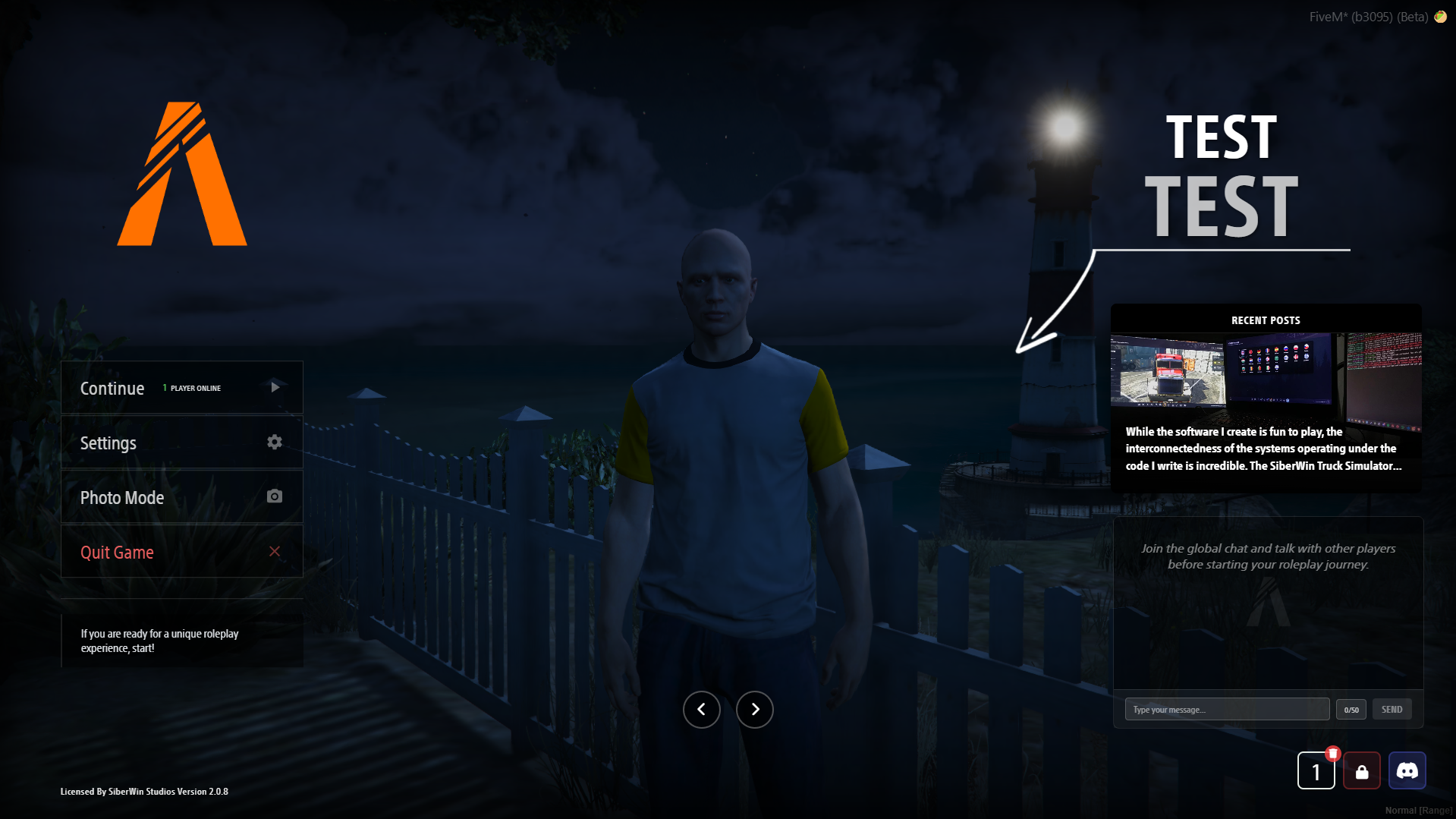Go to previous character with left arrow

tap(702, 709)
